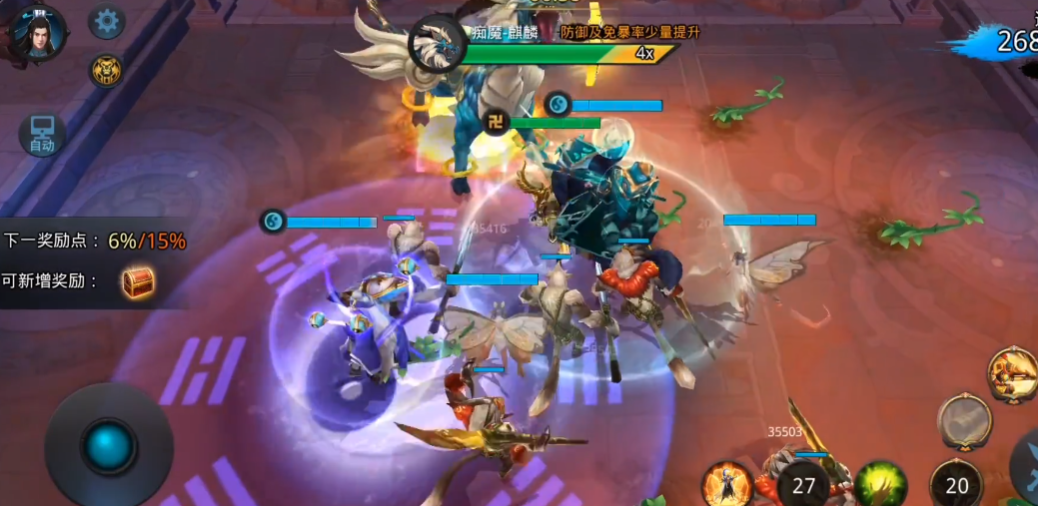Activate the flaming winged figure skill
This screenshot has height=506, width=1038.
[x=727, y=486]
